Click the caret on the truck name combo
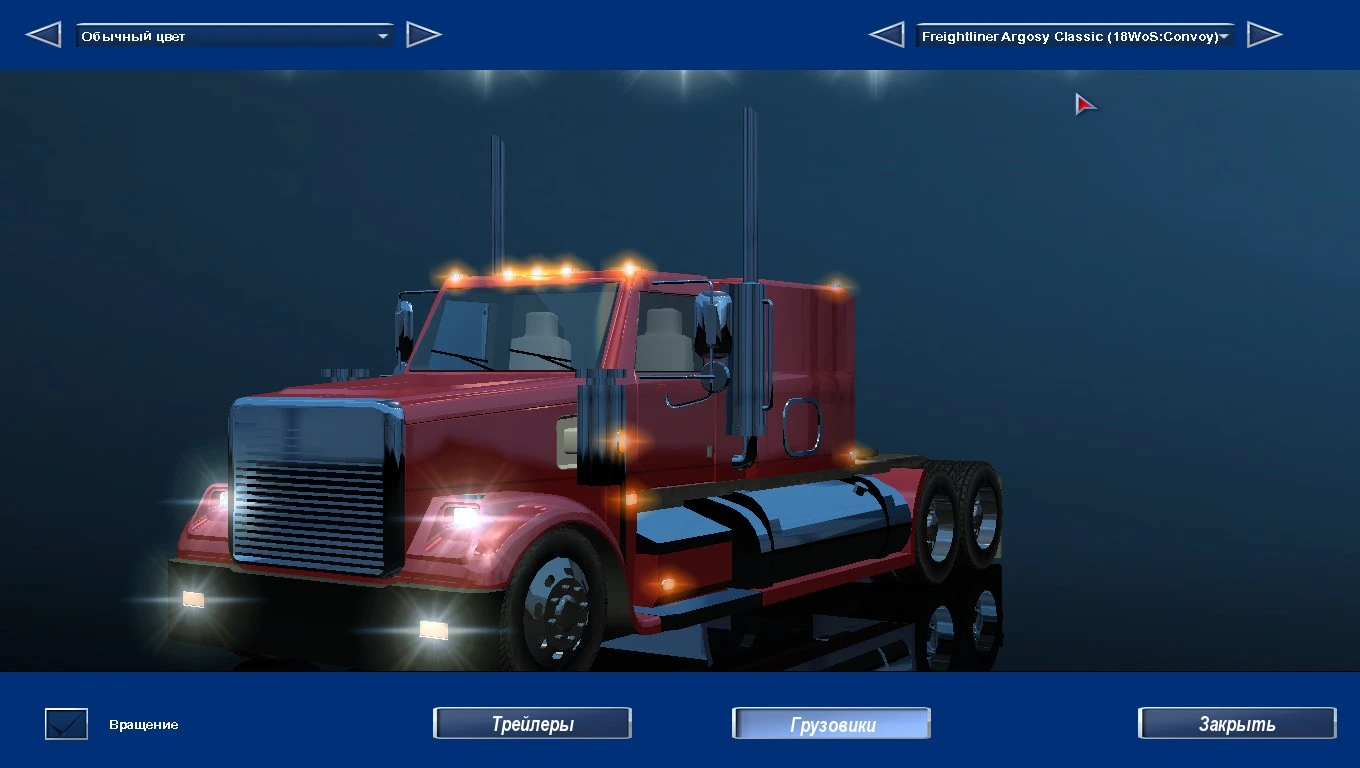The height and width of the screenshot is (768, 1360). [1222, 35]
